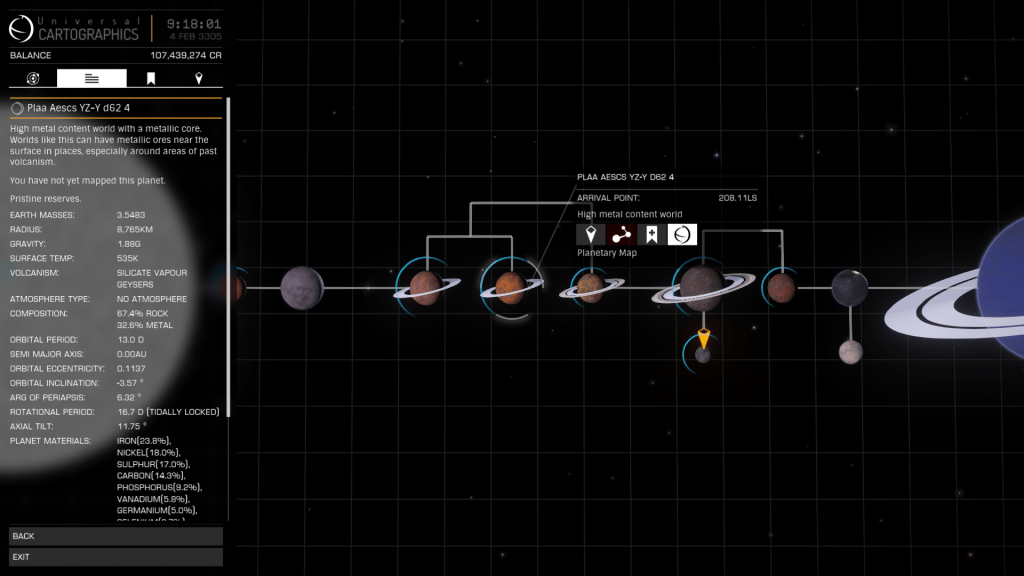Click the BACK button

tap(115, 536)
